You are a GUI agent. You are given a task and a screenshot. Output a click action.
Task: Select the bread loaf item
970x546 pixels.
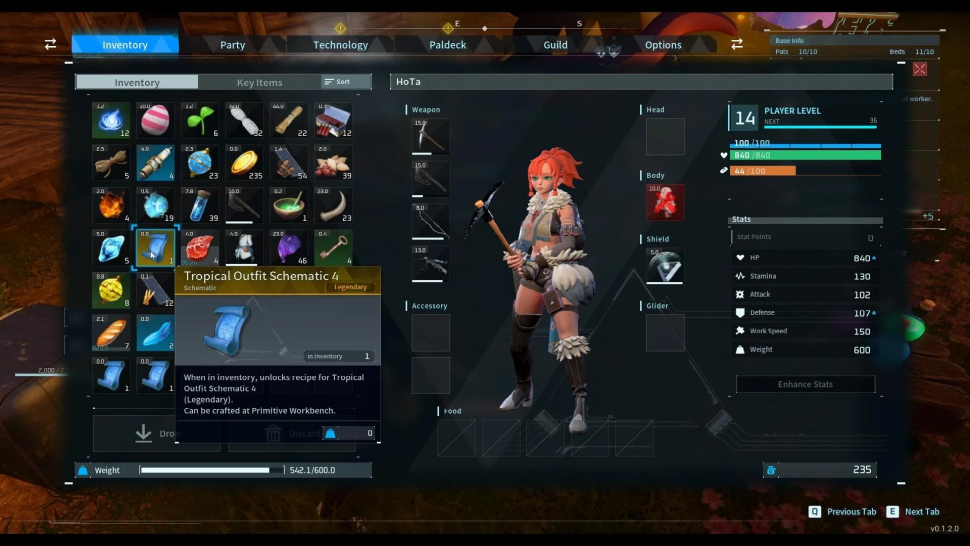click(111, 333)
